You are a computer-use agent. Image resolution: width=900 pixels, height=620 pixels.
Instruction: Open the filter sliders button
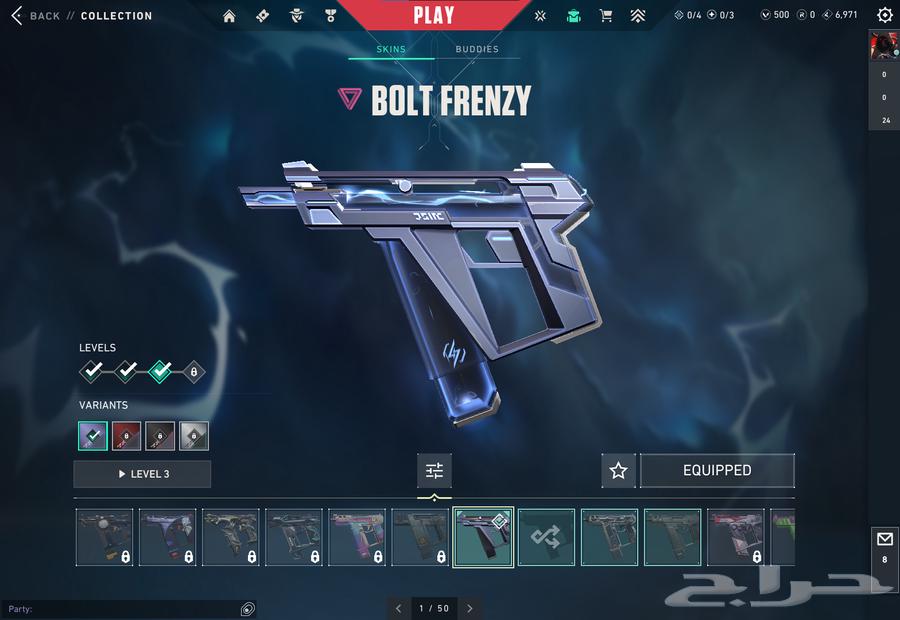coord(434,471)
